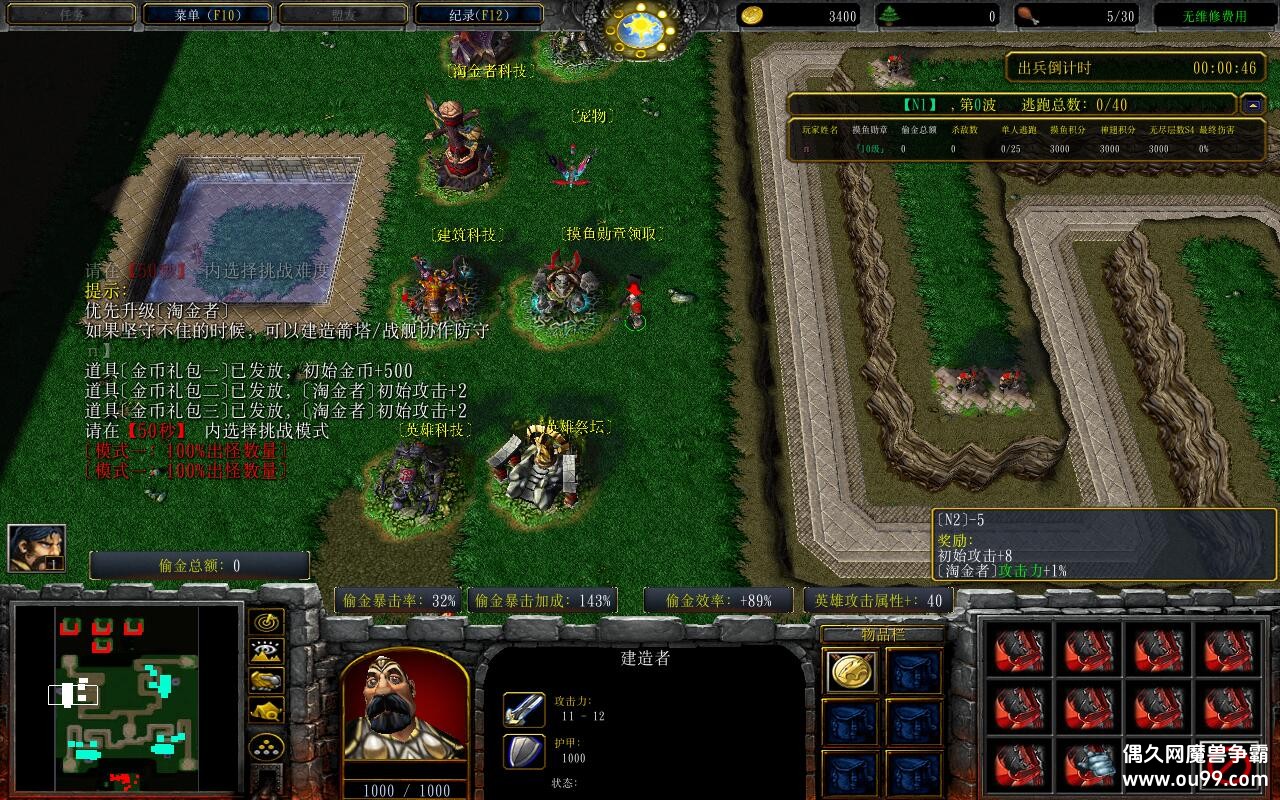Click the 建造者 unit portrait
Viewport: 1280px width, 800px height.
405,706
